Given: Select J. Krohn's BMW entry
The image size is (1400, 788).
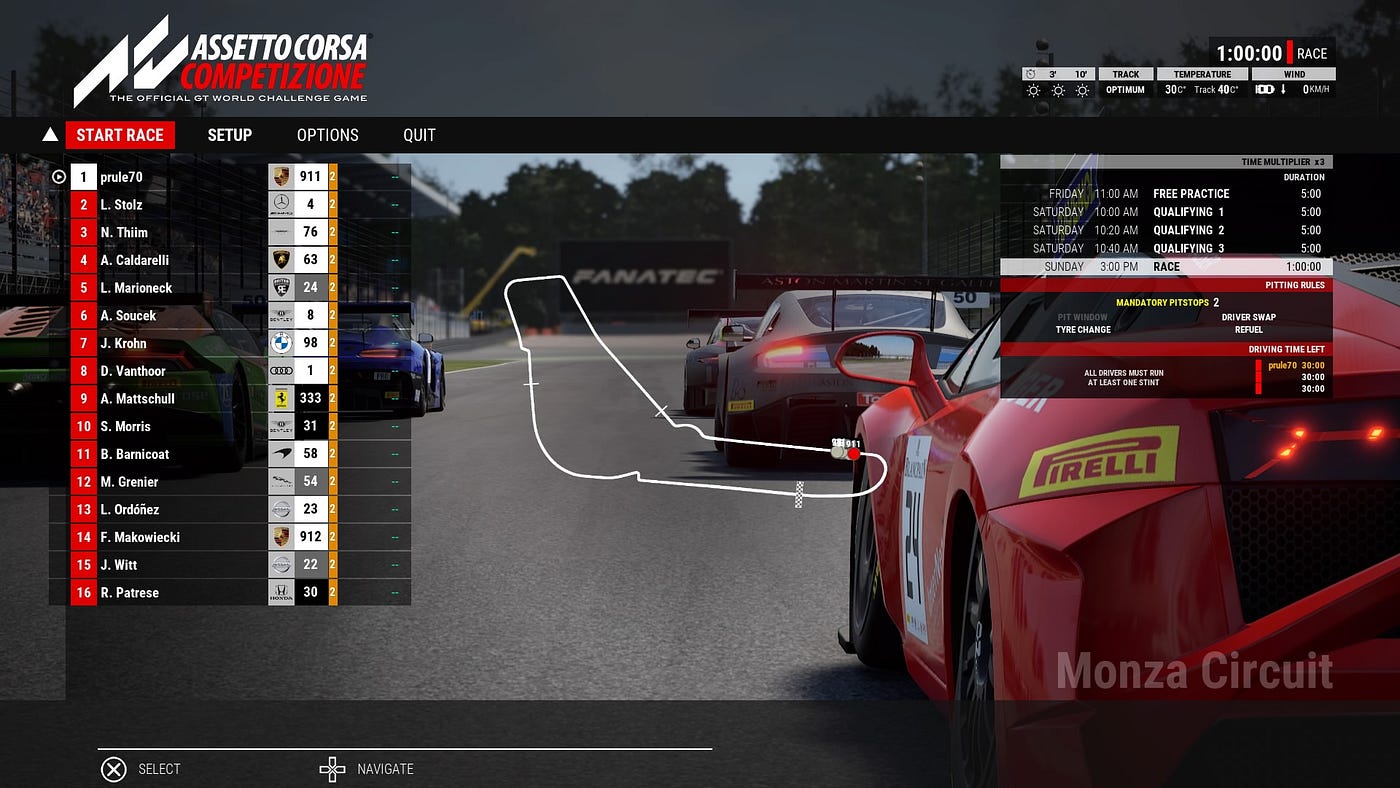Looking at the screenshot, I should click(180, 343).
